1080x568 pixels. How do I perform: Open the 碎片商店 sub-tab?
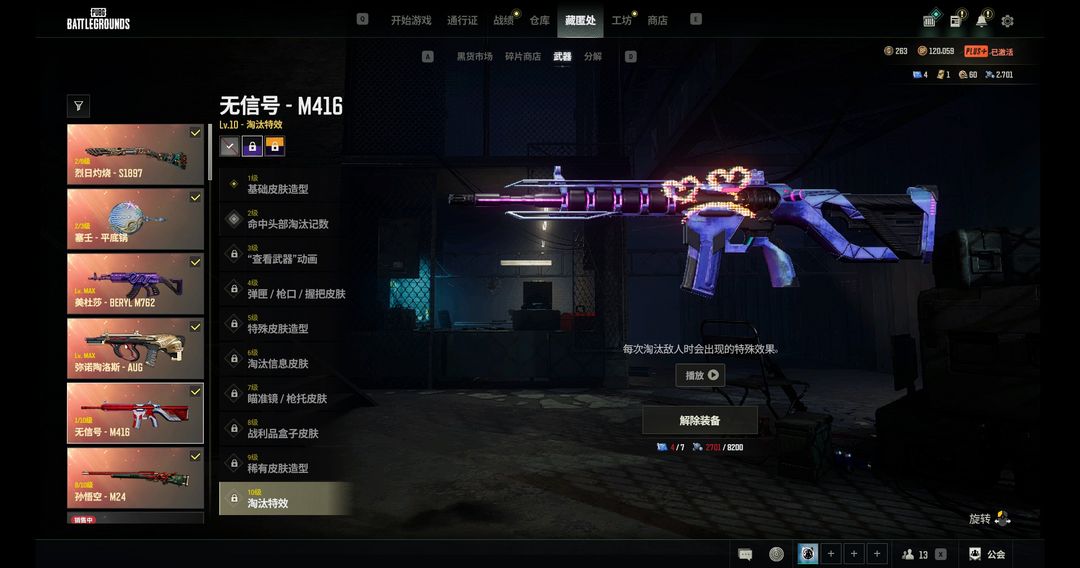tap(522, 57)
